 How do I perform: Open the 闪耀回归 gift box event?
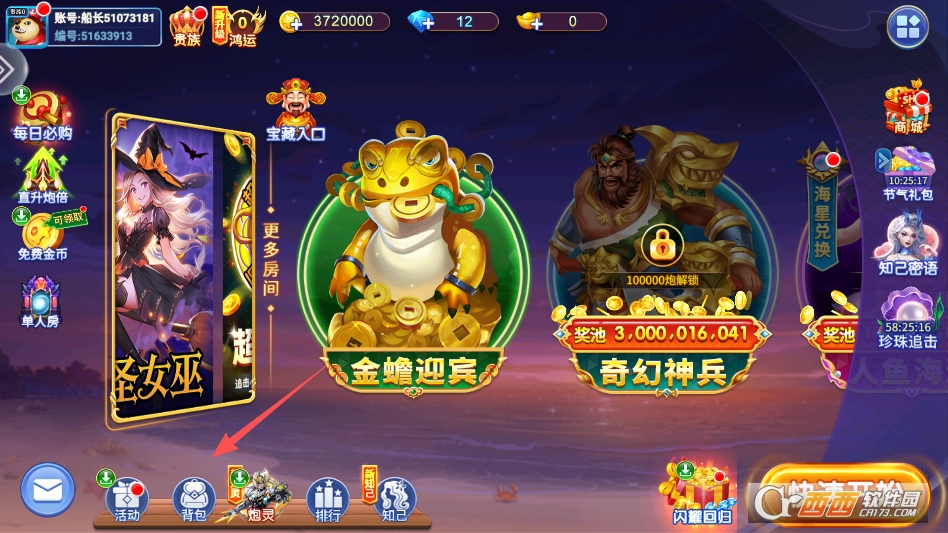[701, 492]
